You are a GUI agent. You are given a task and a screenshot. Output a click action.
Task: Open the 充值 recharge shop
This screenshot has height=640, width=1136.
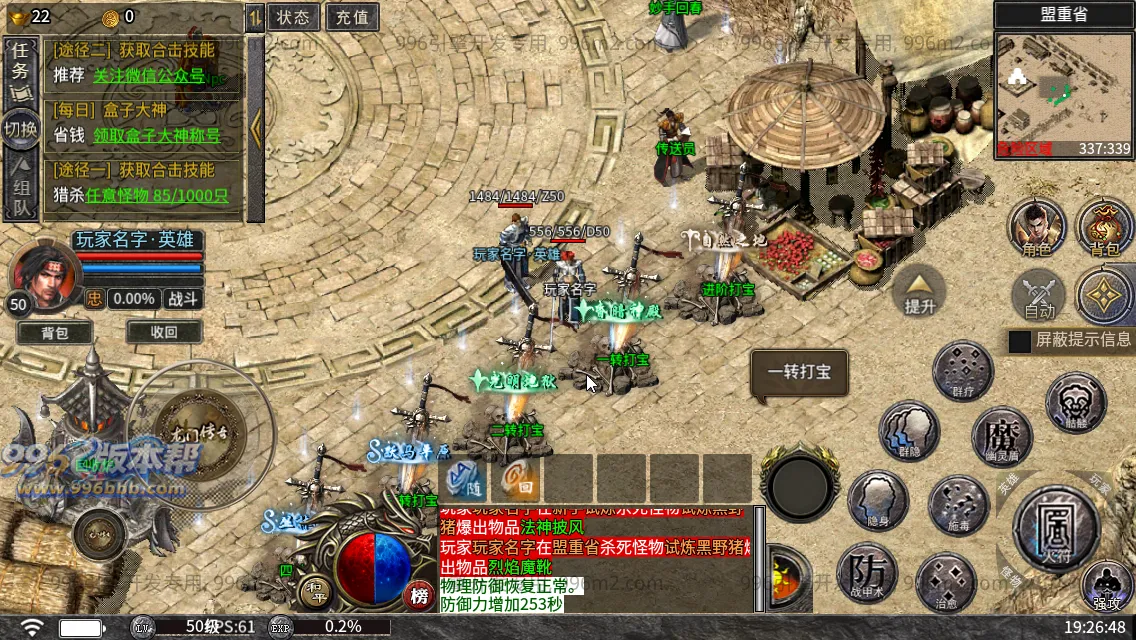click(x=351, y=17)
